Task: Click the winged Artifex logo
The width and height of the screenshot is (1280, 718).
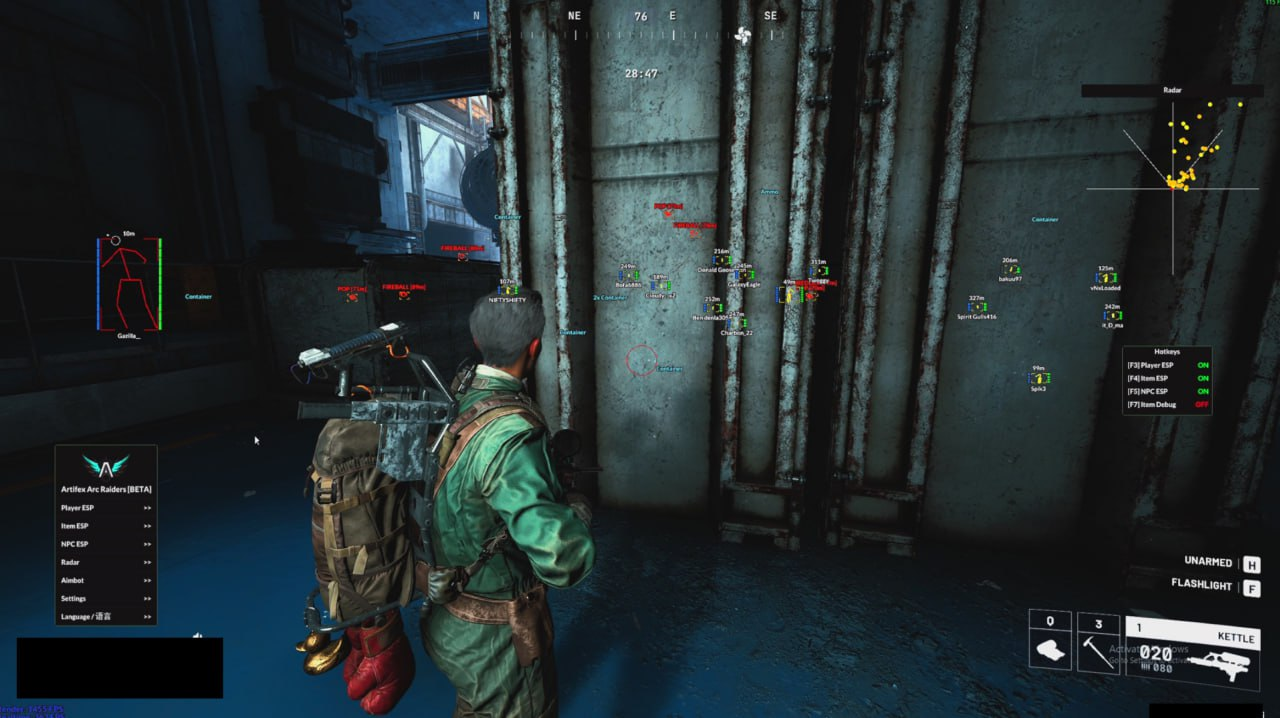Action: click(x=105, y=466)
